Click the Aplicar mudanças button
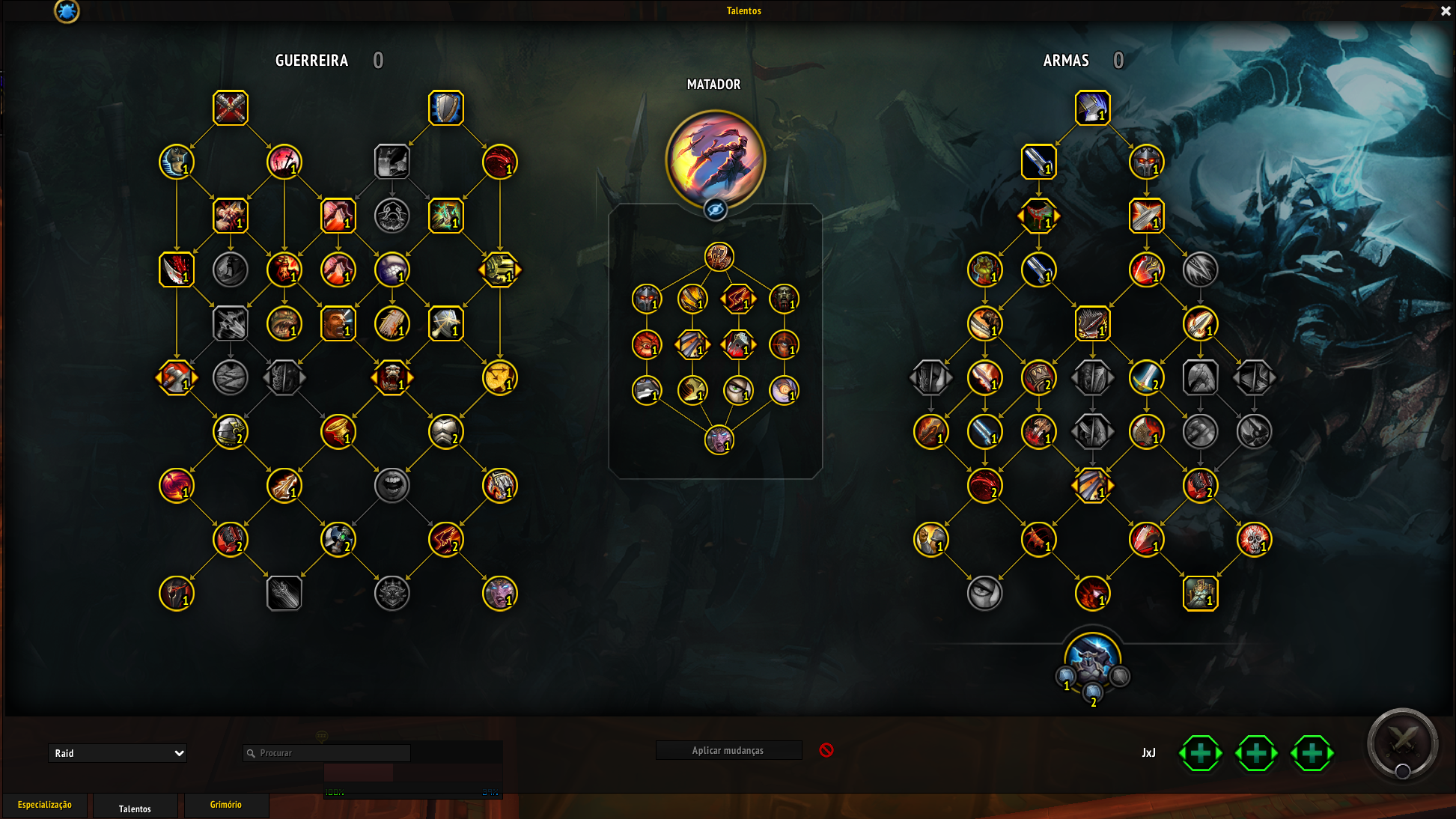 [x=728, y=750]
